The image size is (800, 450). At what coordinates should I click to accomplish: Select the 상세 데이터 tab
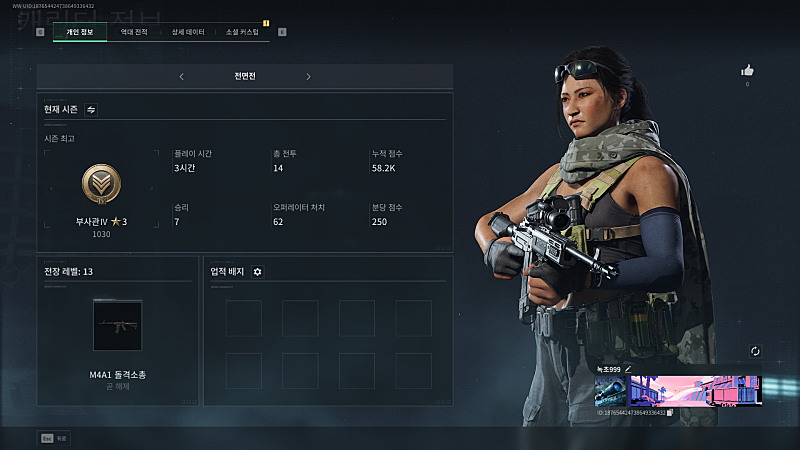(x=187, y=32)
